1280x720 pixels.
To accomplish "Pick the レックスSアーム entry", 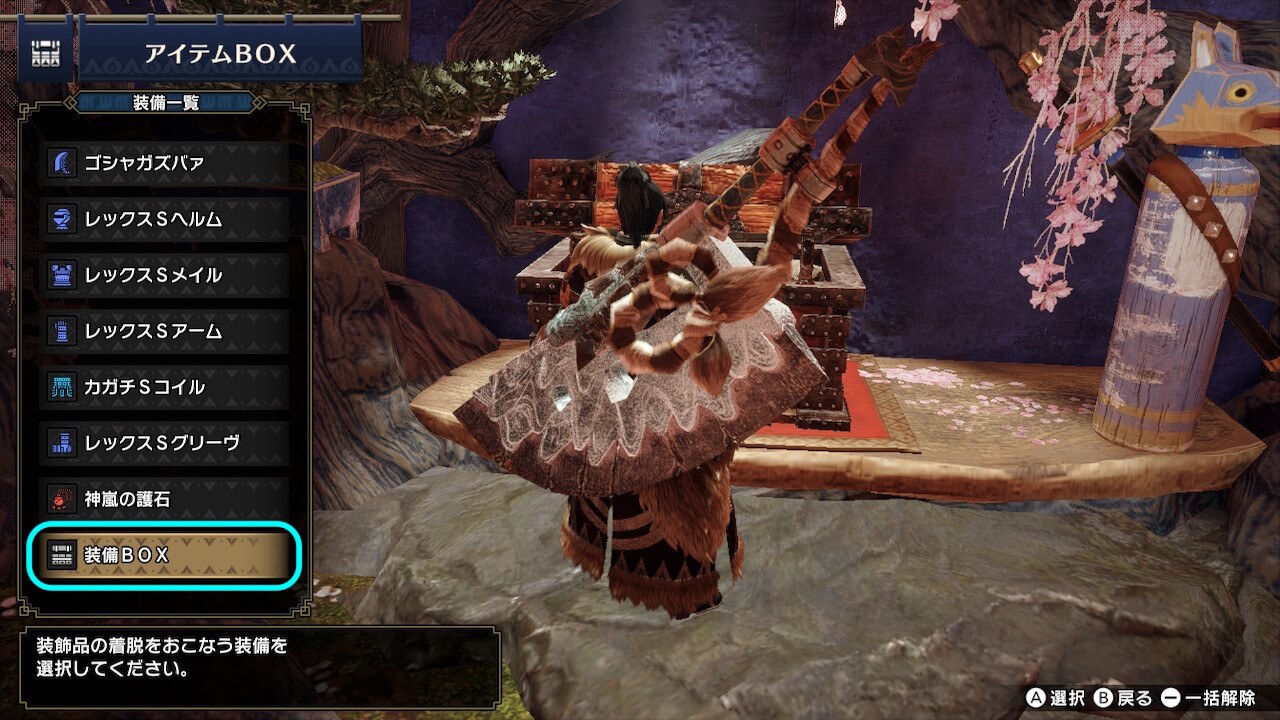I will click(167, 331).
